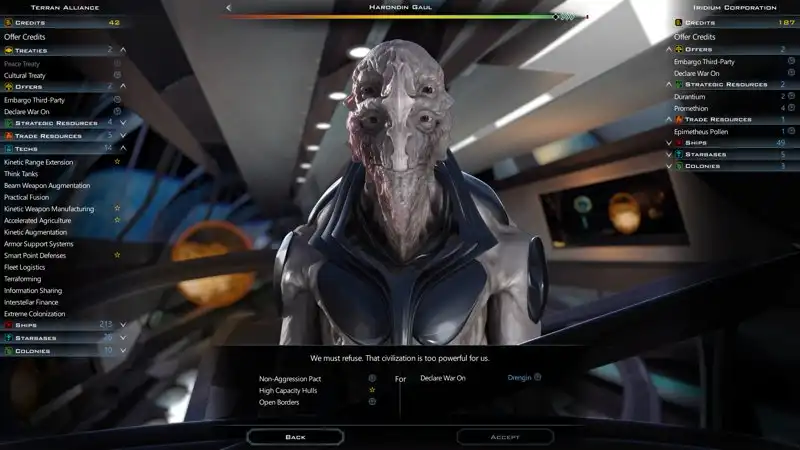Click the Drengin target in the request
Viewport: 800px width, 450px height.
pos(520,378)
